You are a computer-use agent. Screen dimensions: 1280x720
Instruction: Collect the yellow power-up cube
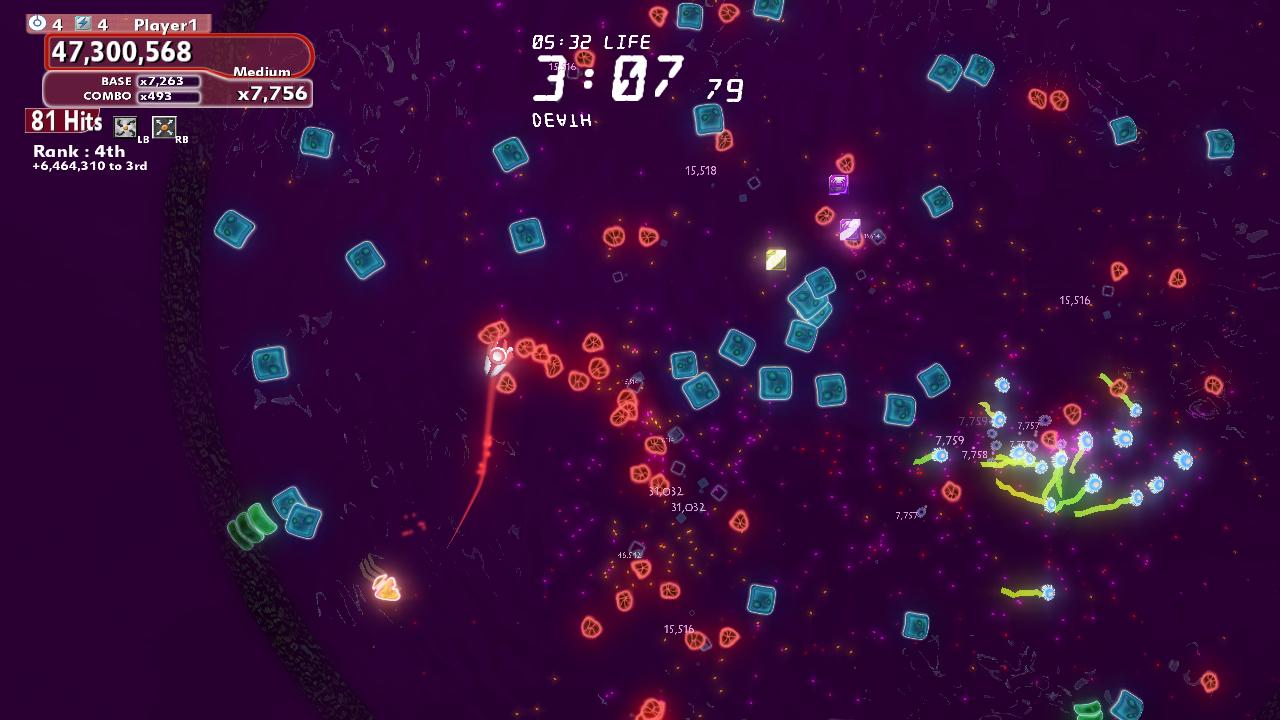tap(775, 260)
